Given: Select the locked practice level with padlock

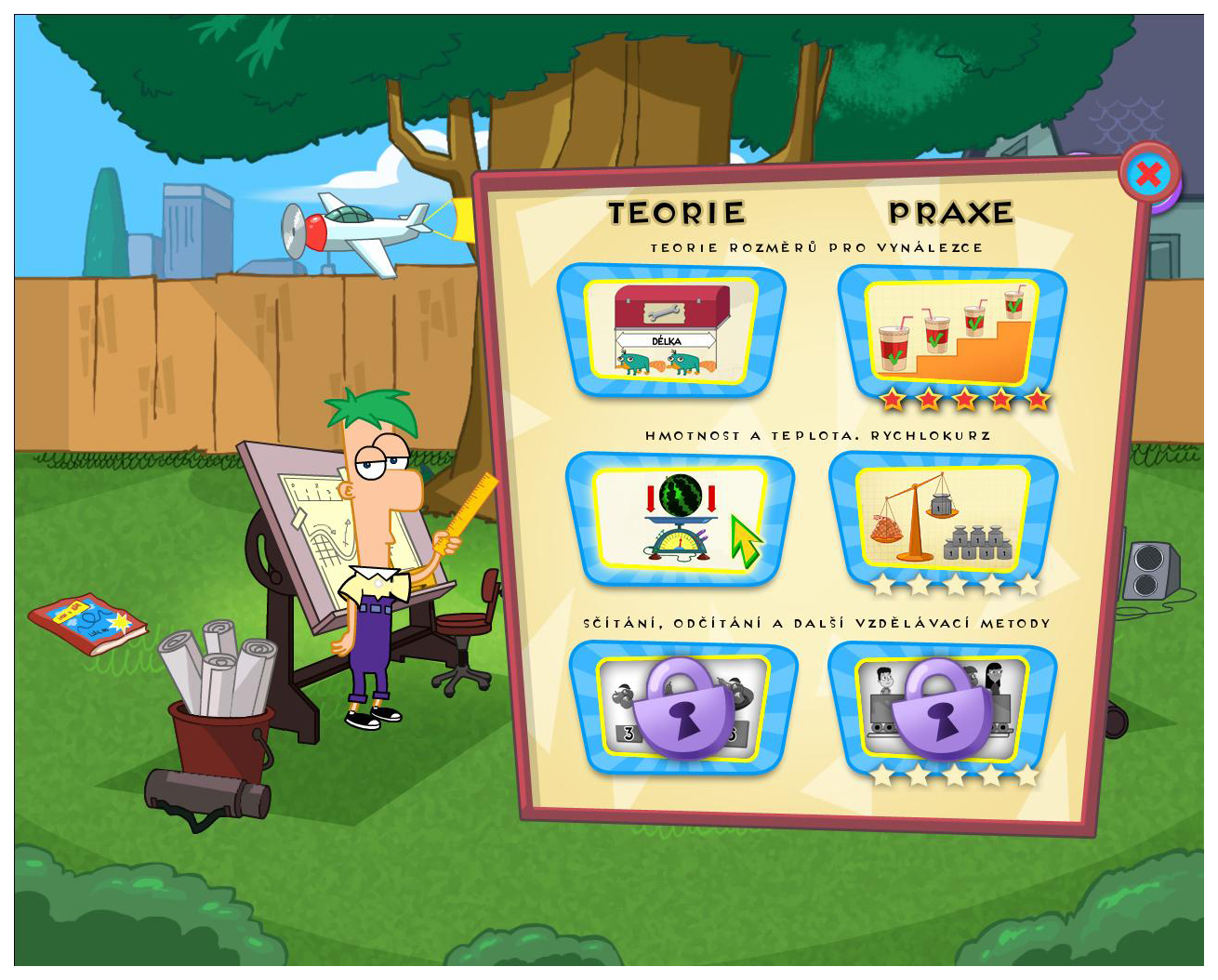Looking at the screenshot, I should point(942,708).
